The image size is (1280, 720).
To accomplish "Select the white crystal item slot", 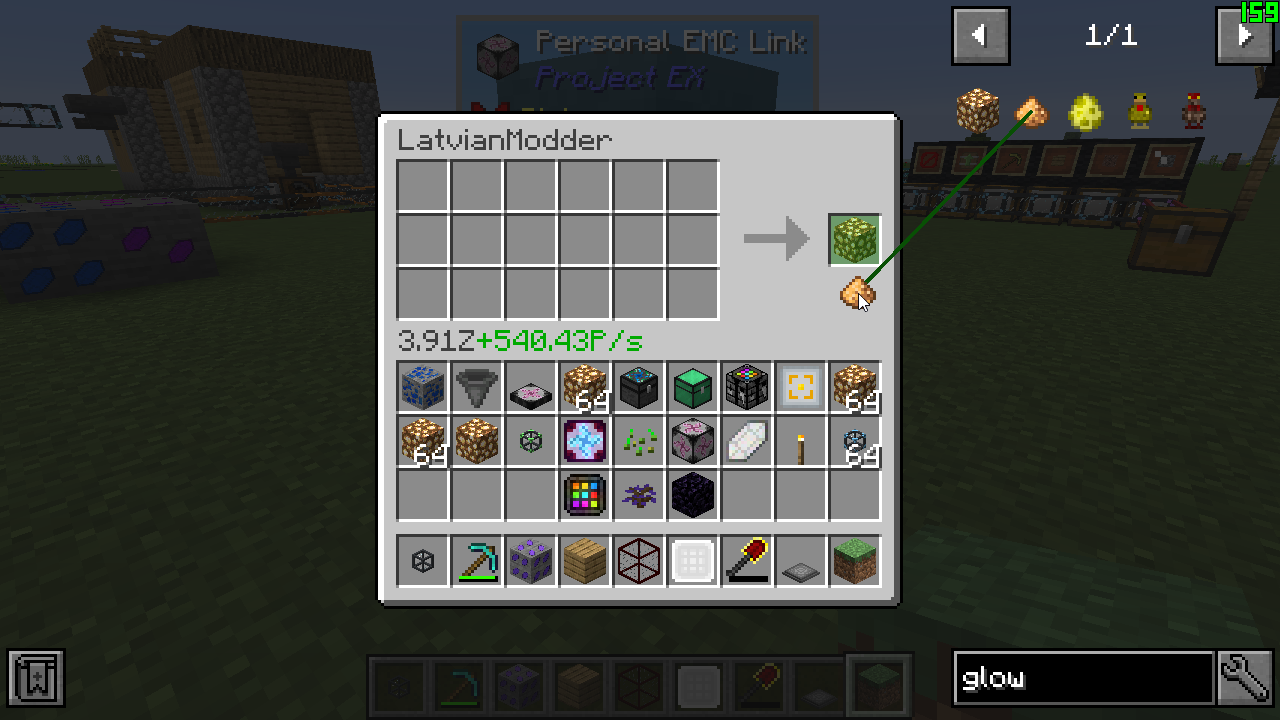I will [747, 442].
